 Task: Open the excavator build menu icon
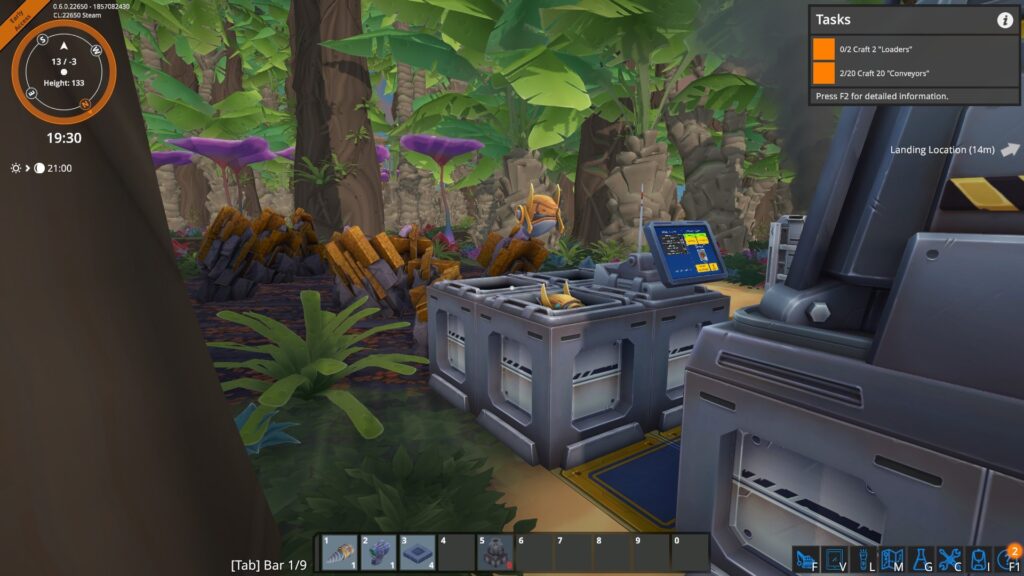click(x=806, y=559)
